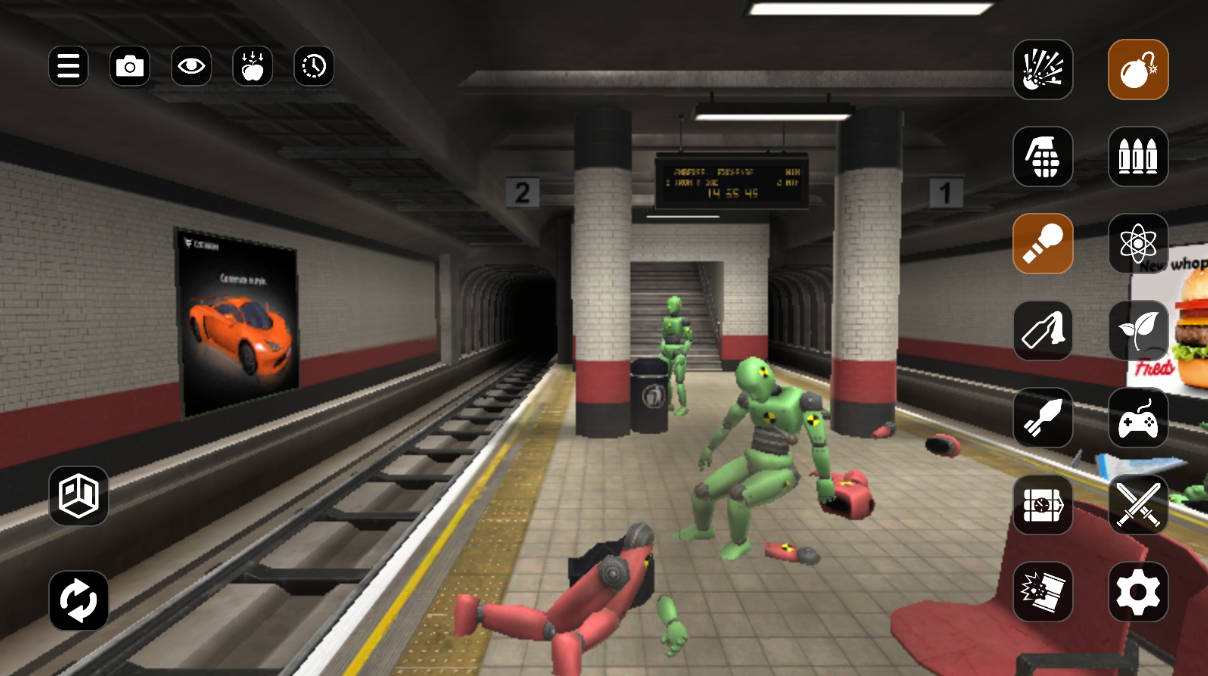Viewport: 1208px width, 676px height.
Task: Select the hand grenade icon
Action: click(1043, 156)
